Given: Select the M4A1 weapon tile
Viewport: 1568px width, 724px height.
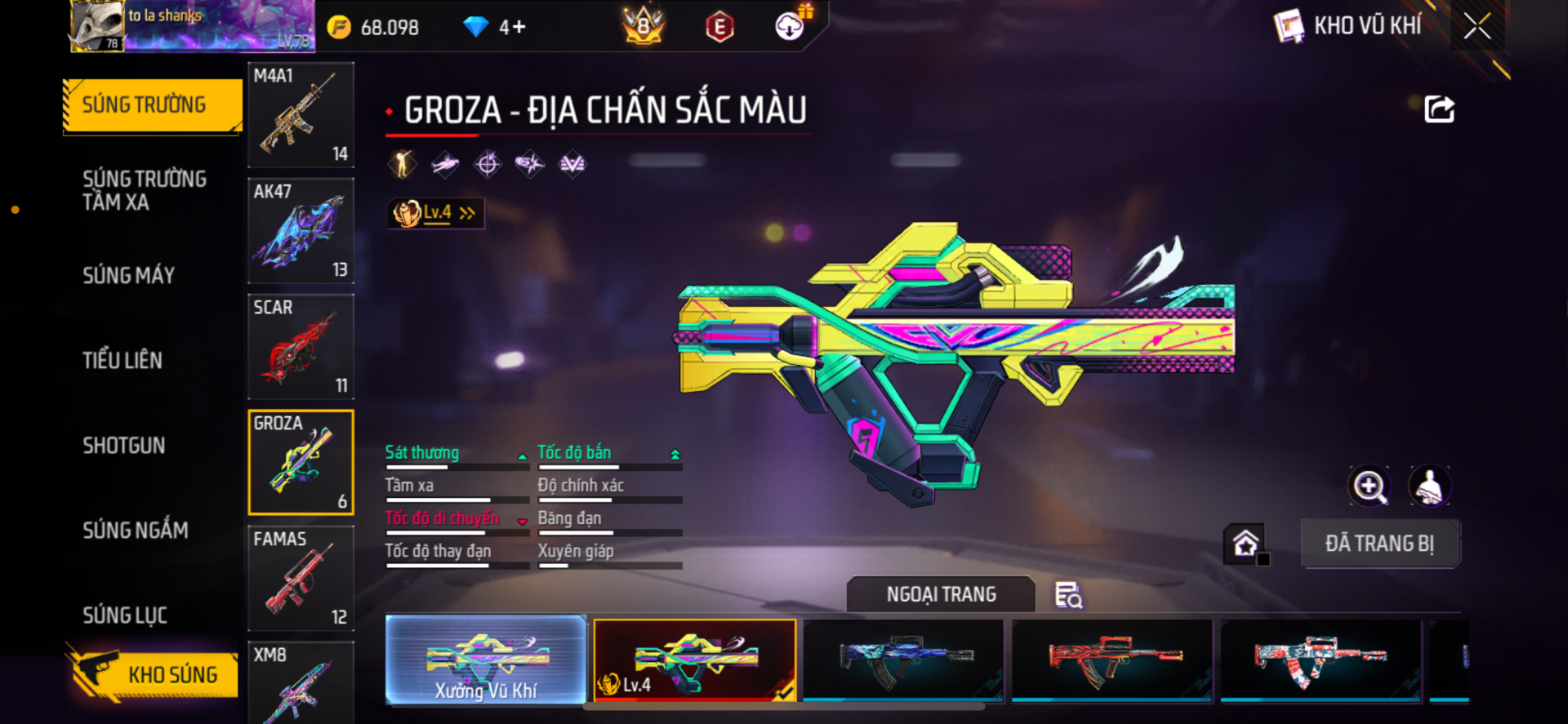Looking at the screenshot, I should tap(301, 115).
